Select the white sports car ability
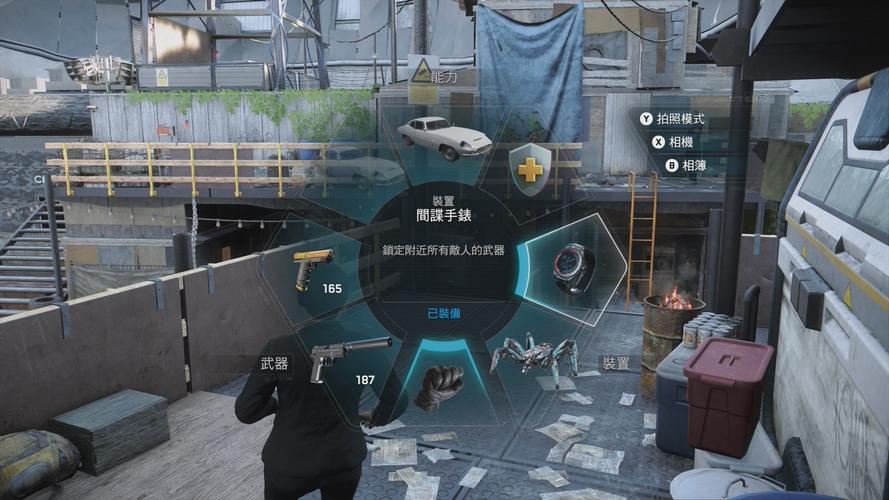The width and height of the screenshot is (889, 500). 443,137
